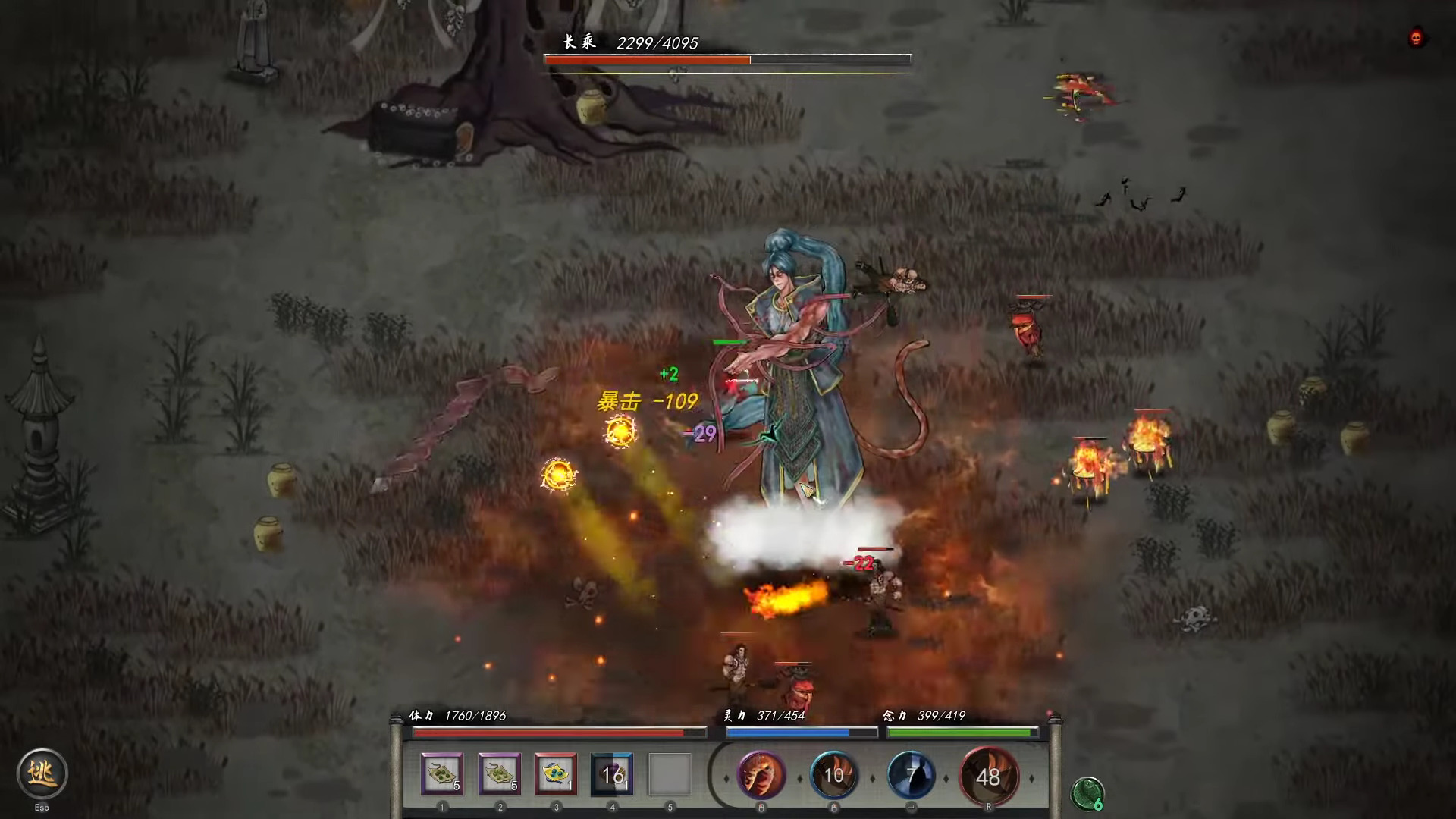Activate the skill showing 10 charges
Screen dimensions: 1456x819
834,776
